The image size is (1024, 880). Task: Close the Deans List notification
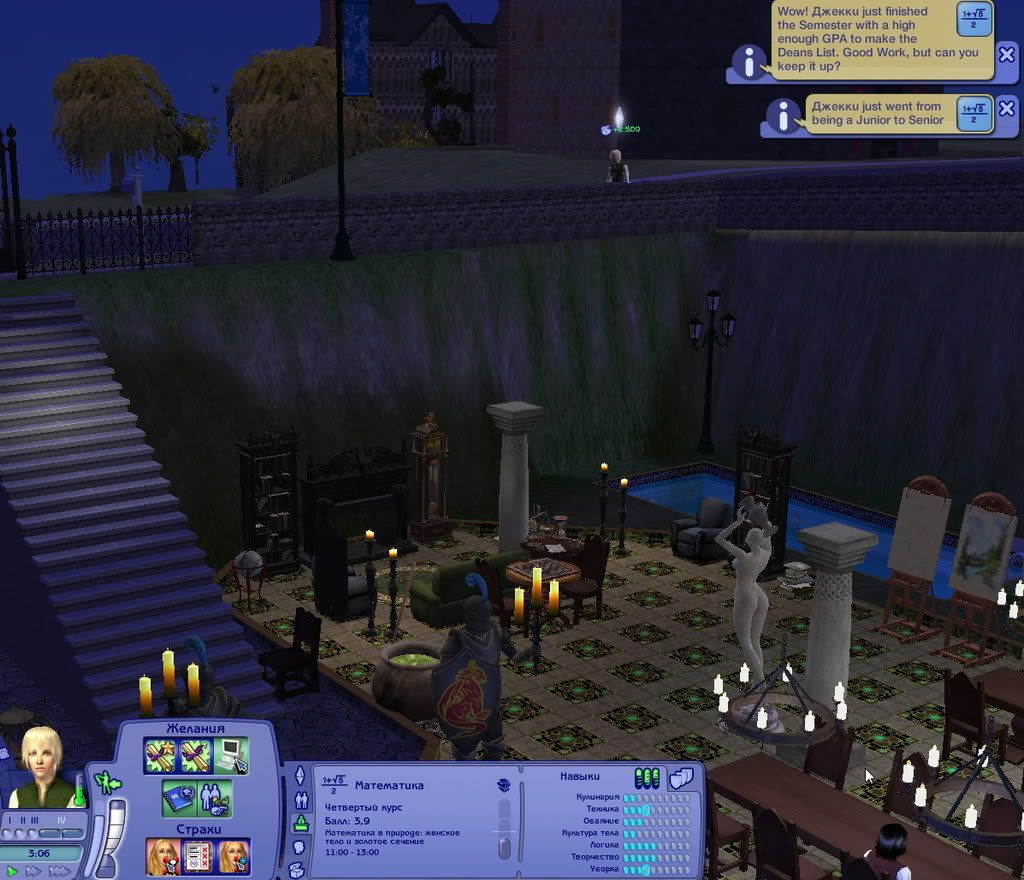pos(1007,55)
